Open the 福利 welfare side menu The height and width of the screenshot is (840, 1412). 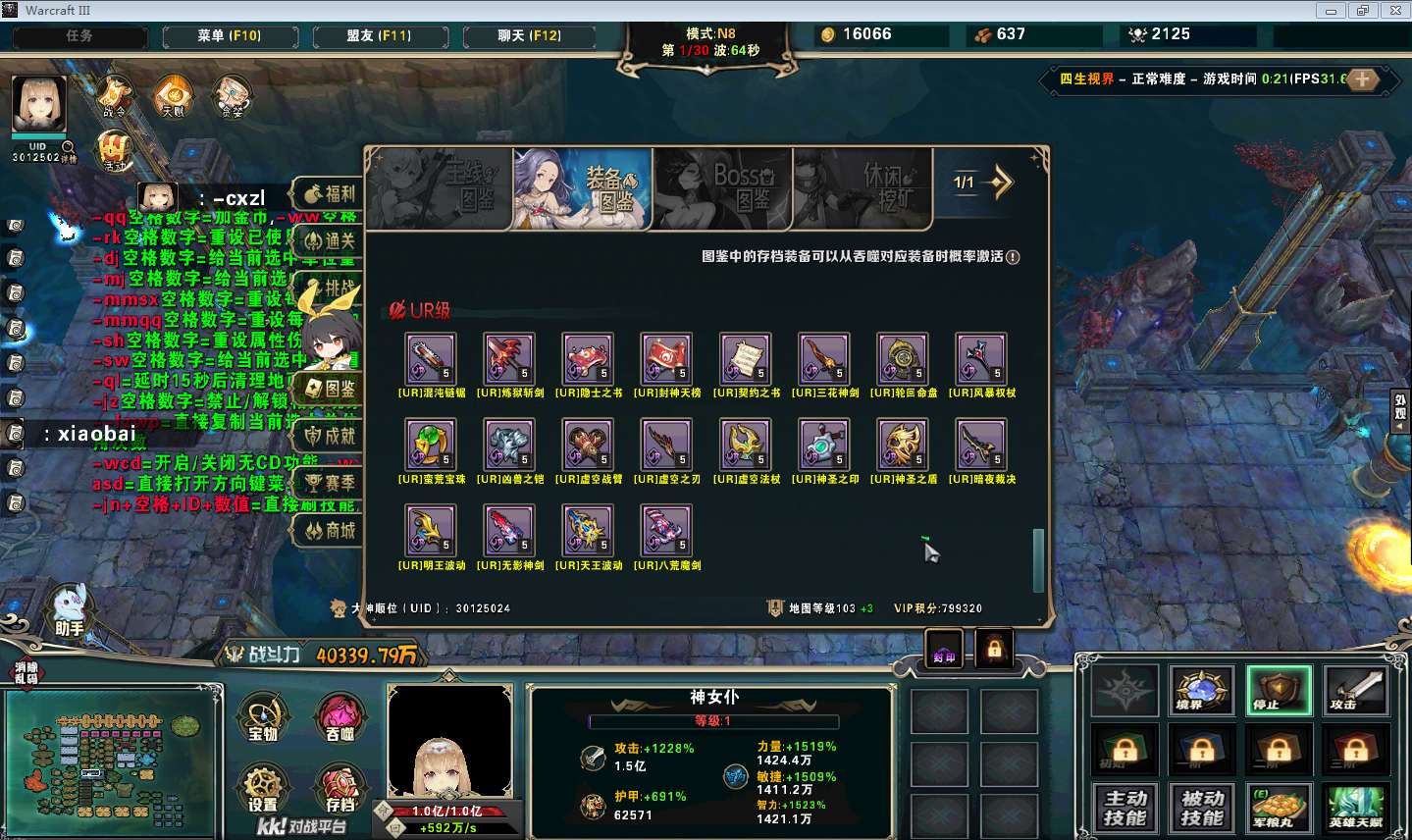point(331,193)
